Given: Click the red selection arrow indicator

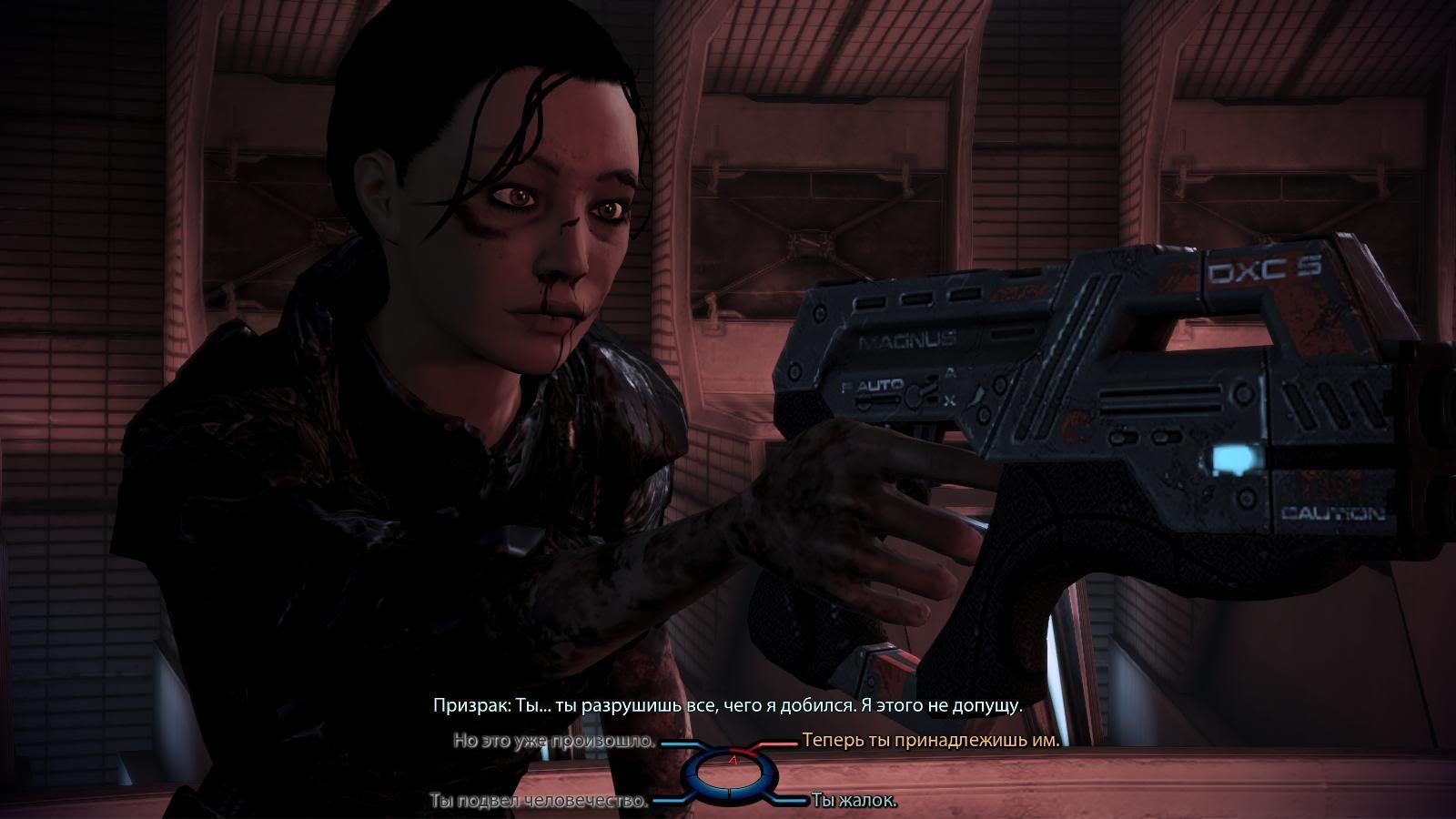Looking at the screenshot, I should tap(733, 761).
